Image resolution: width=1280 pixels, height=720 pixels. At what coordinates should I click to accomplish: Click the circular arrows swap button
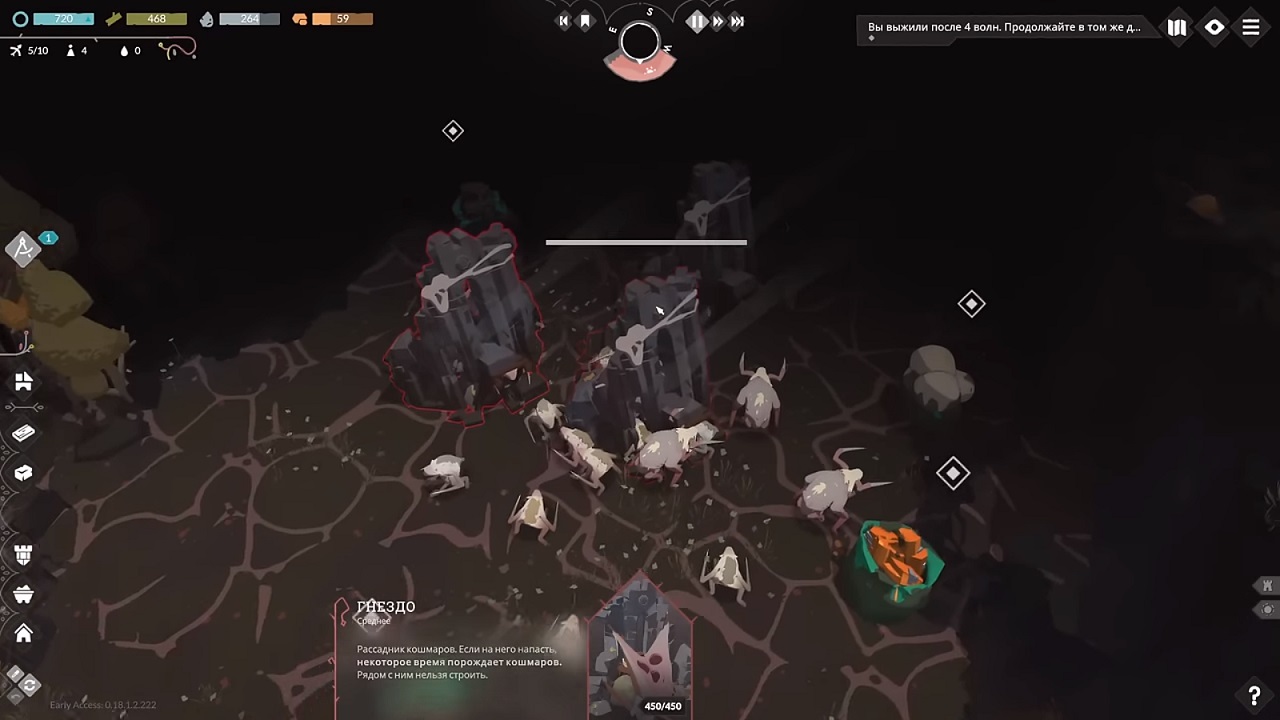pos(28,685)
